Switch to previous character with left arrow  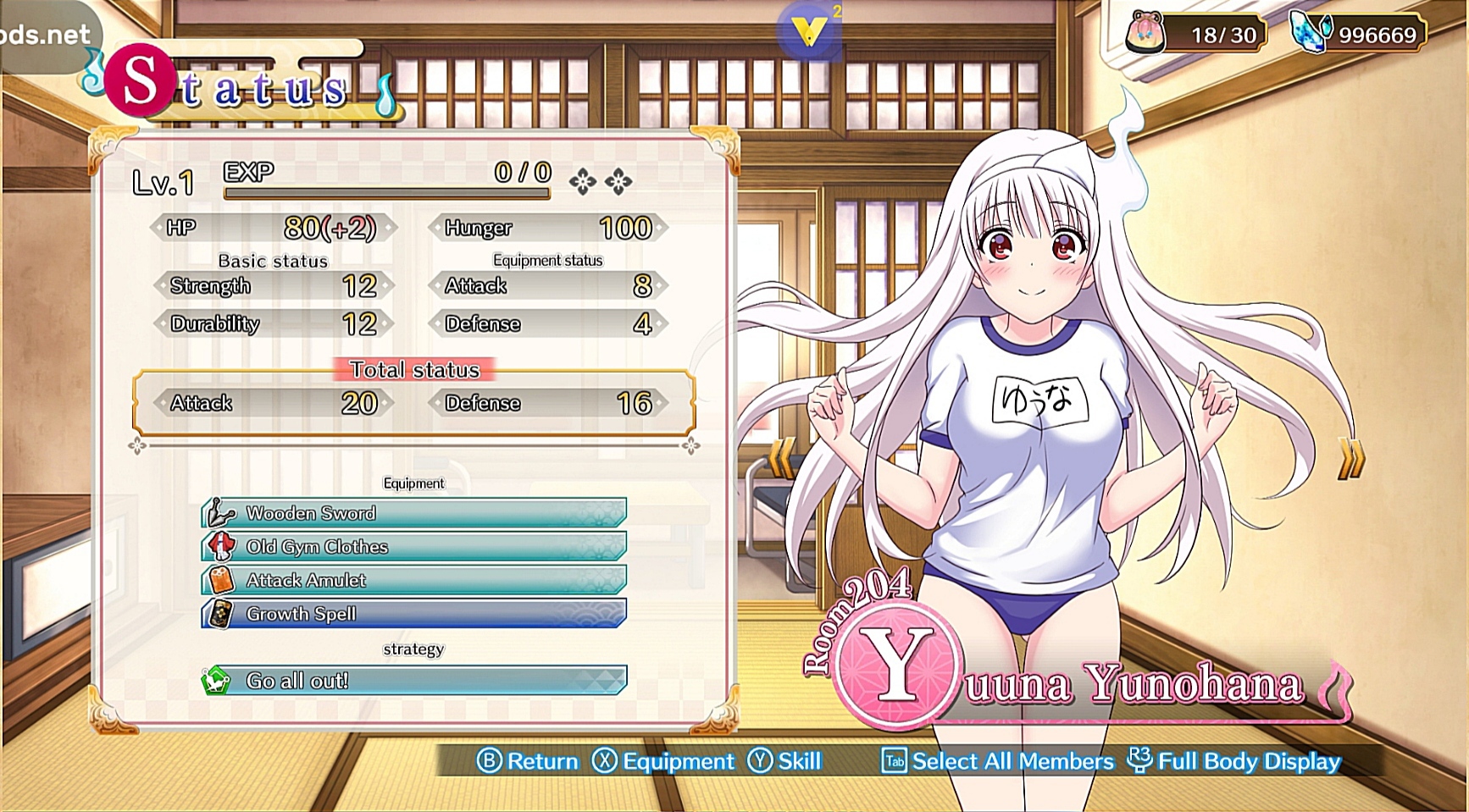click(781, 458)
